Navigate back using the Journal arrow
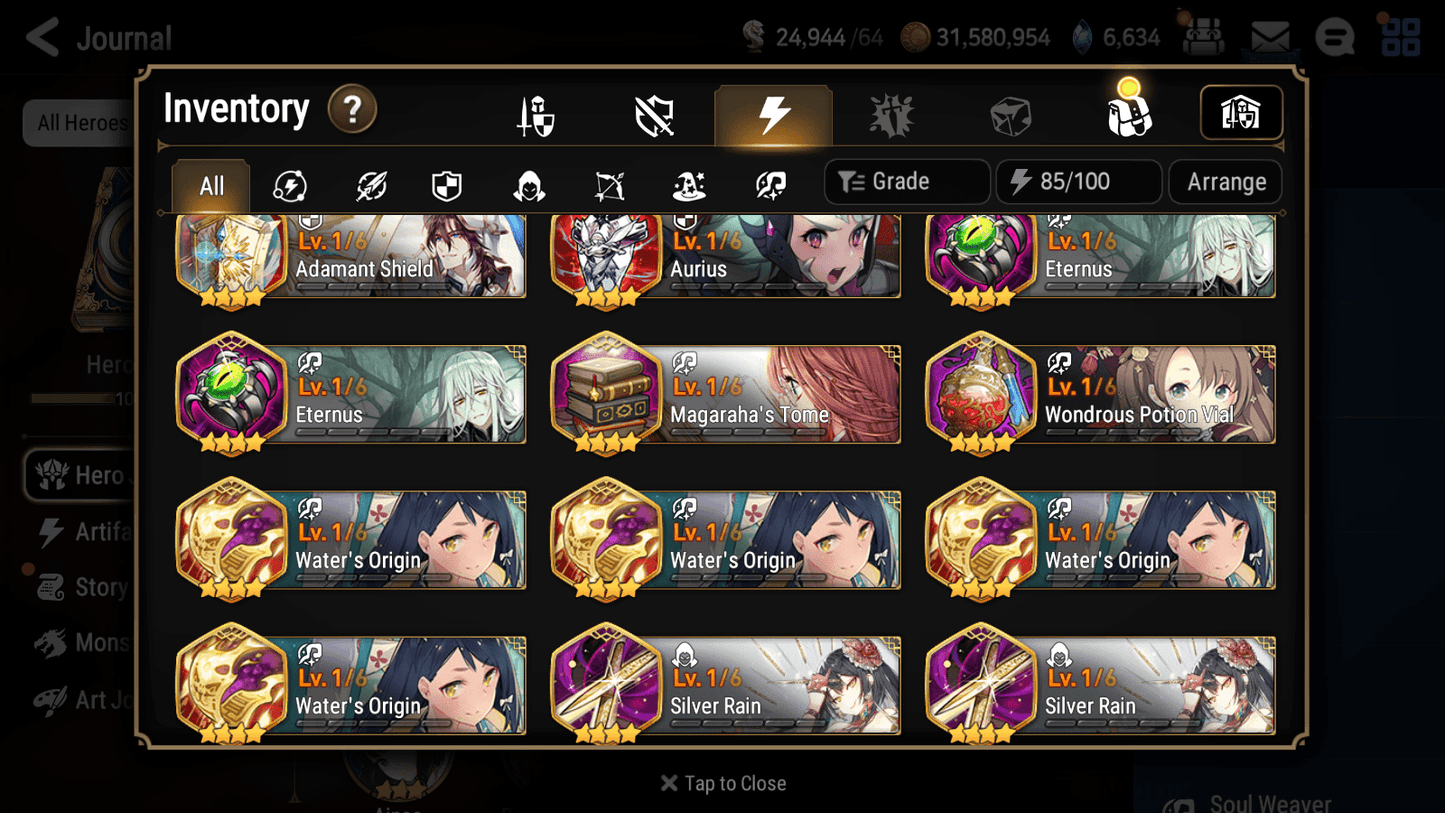This screenshot has width=1445, height=813. (41, 36)
